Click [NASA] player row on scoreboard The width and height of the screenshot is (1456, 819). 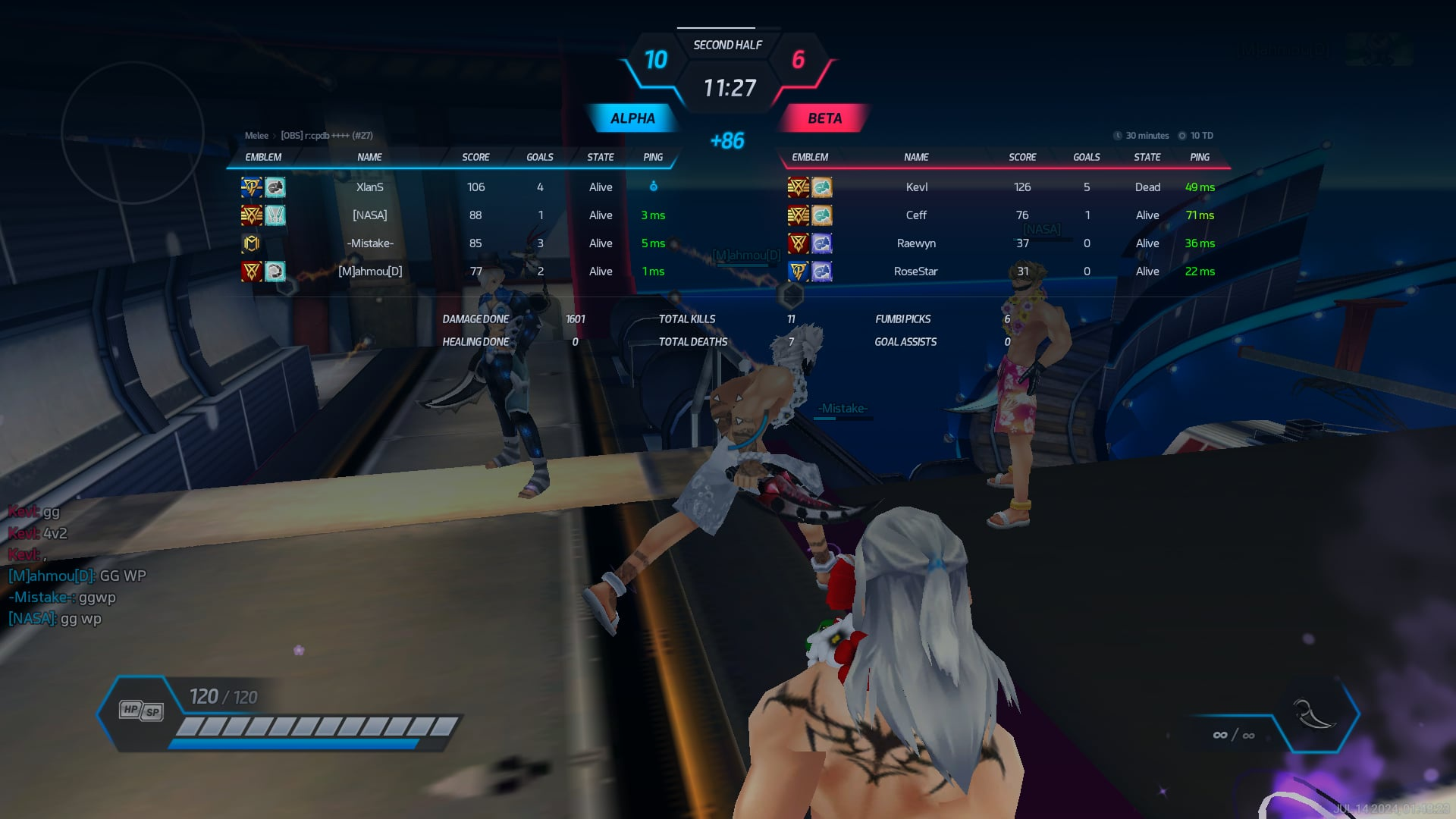[x=370, y=215]
